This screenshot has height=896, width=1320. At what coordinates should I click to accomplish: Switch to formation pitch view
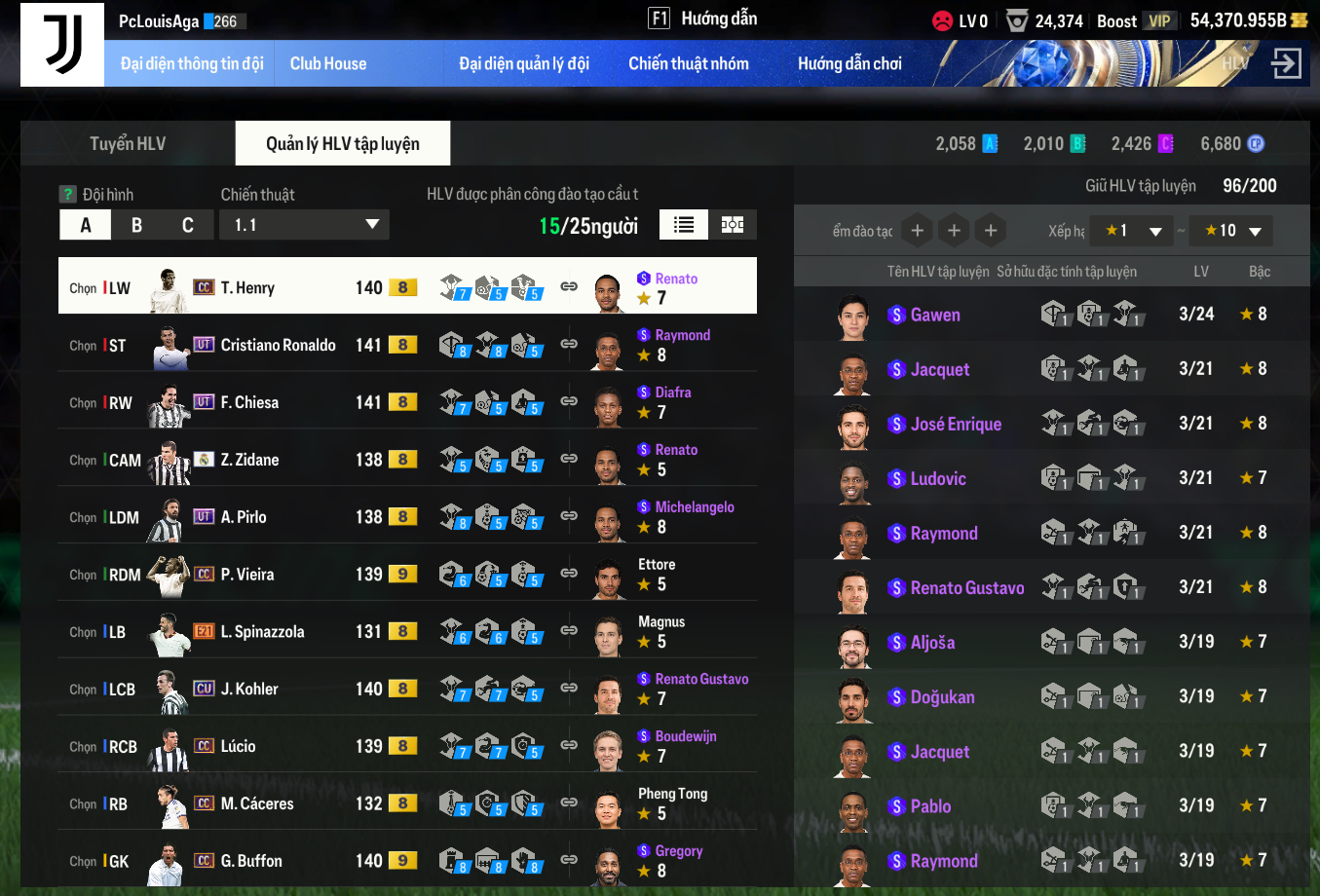[x=733, y=225]
